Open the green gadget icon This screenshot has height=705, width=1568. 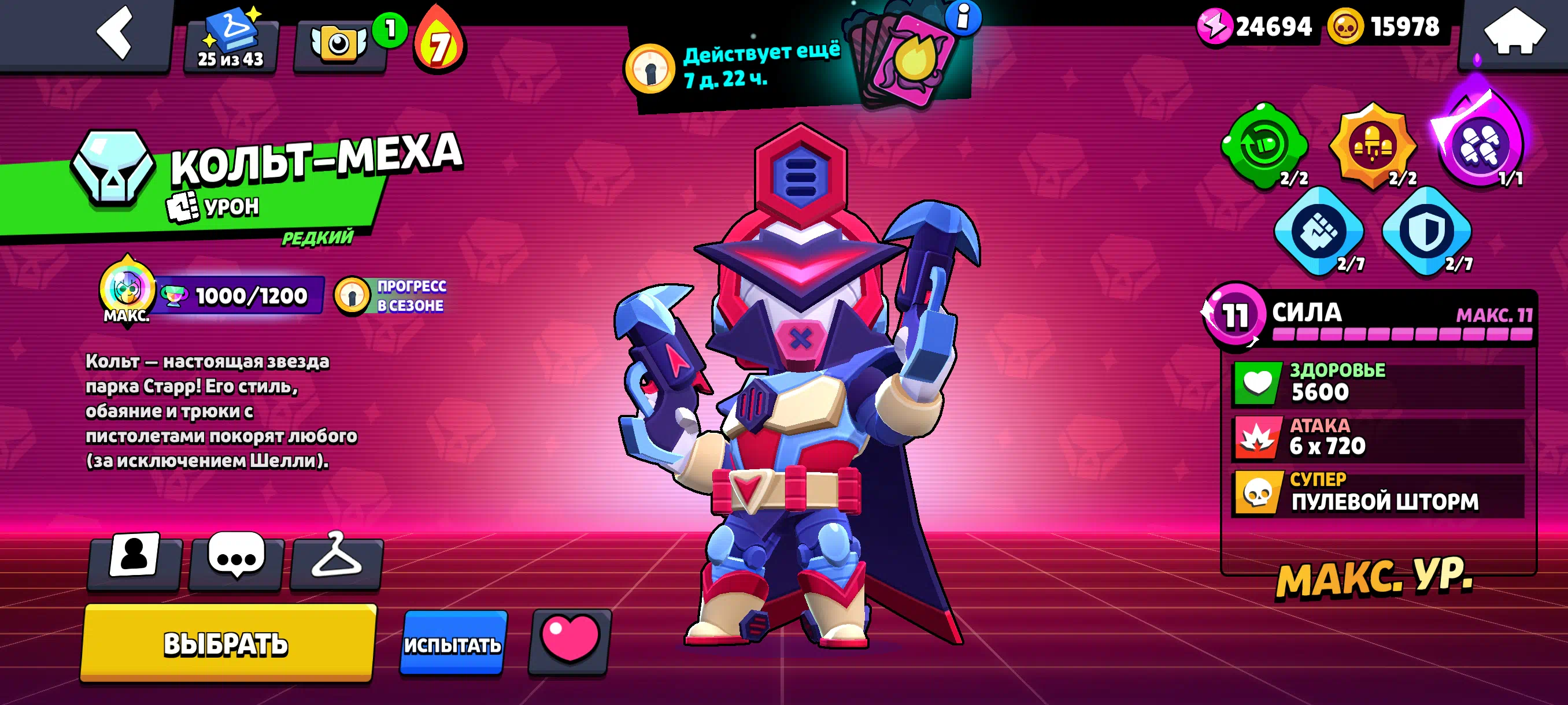coord(1264,146)
